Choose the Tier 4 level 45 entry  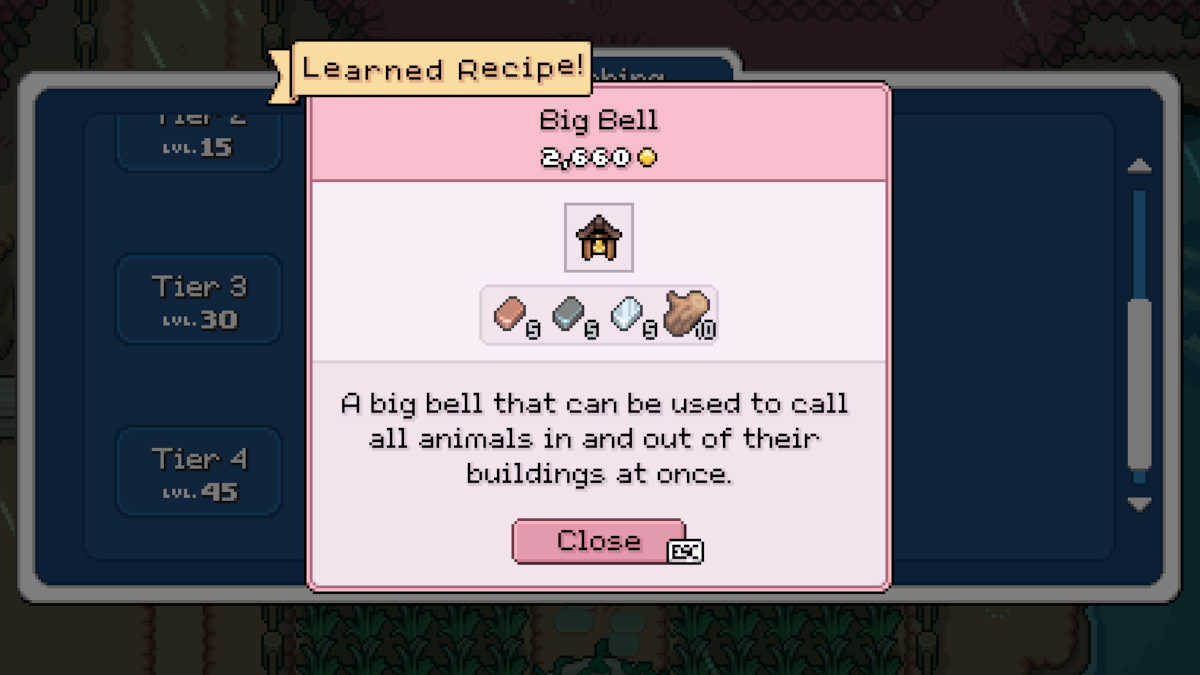point(199,472)
